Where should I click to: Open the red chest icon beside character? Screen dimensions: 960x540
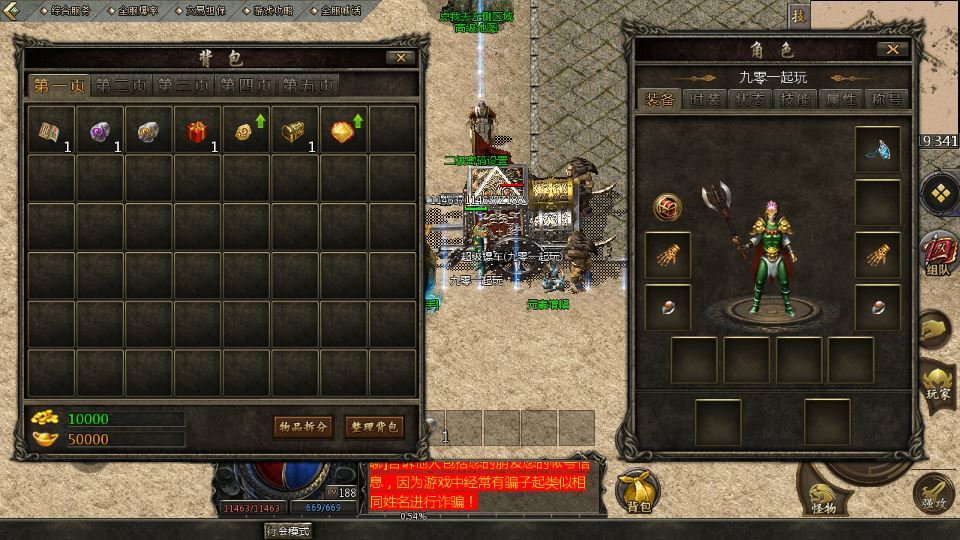pyautogui.click(x=667, y=207)
